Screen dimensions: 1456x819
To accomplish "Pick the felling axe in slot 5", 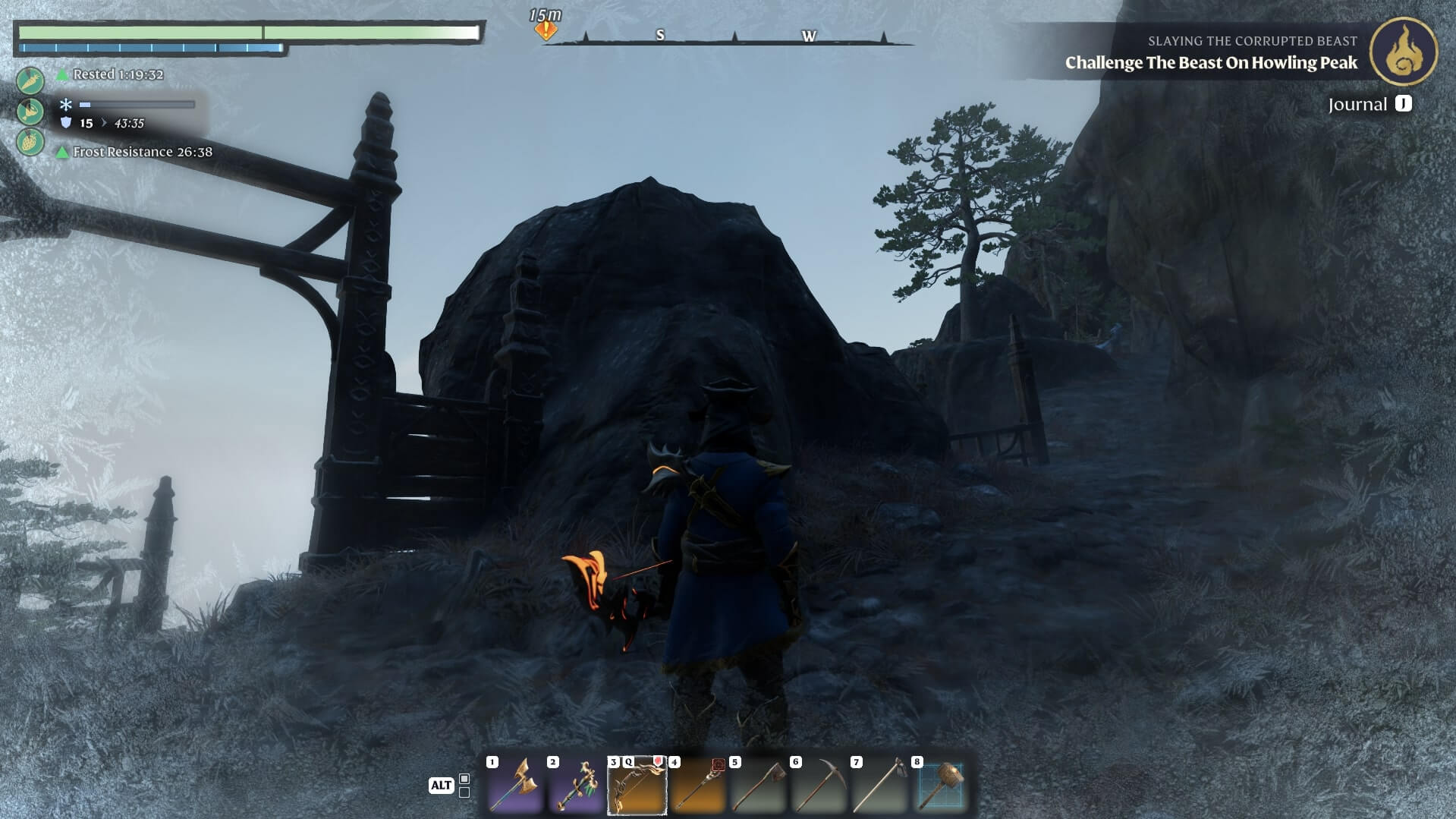I will [758, 785].
